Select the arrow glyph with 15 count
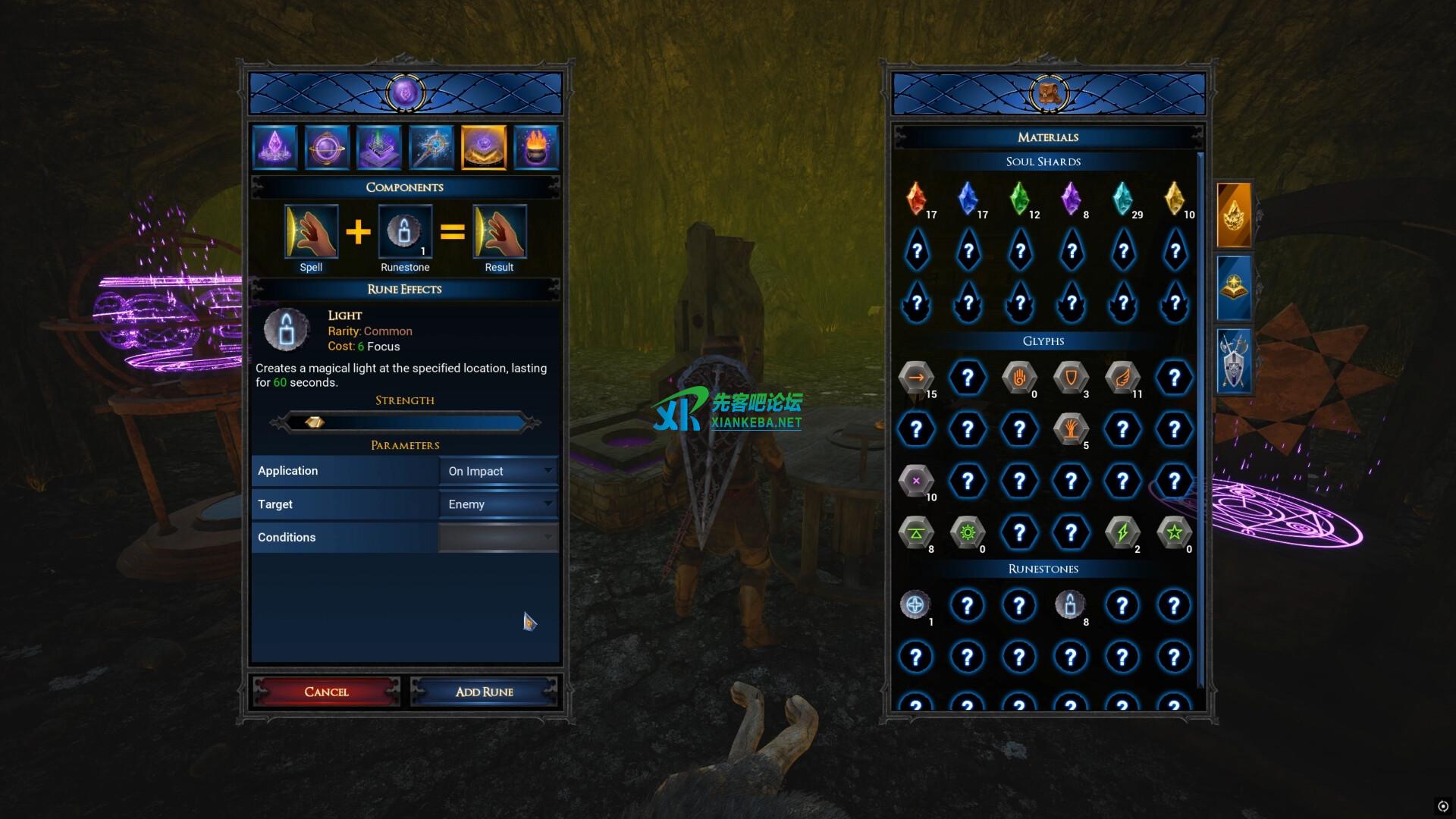1456x819 pixels. (x=916, y=378)
